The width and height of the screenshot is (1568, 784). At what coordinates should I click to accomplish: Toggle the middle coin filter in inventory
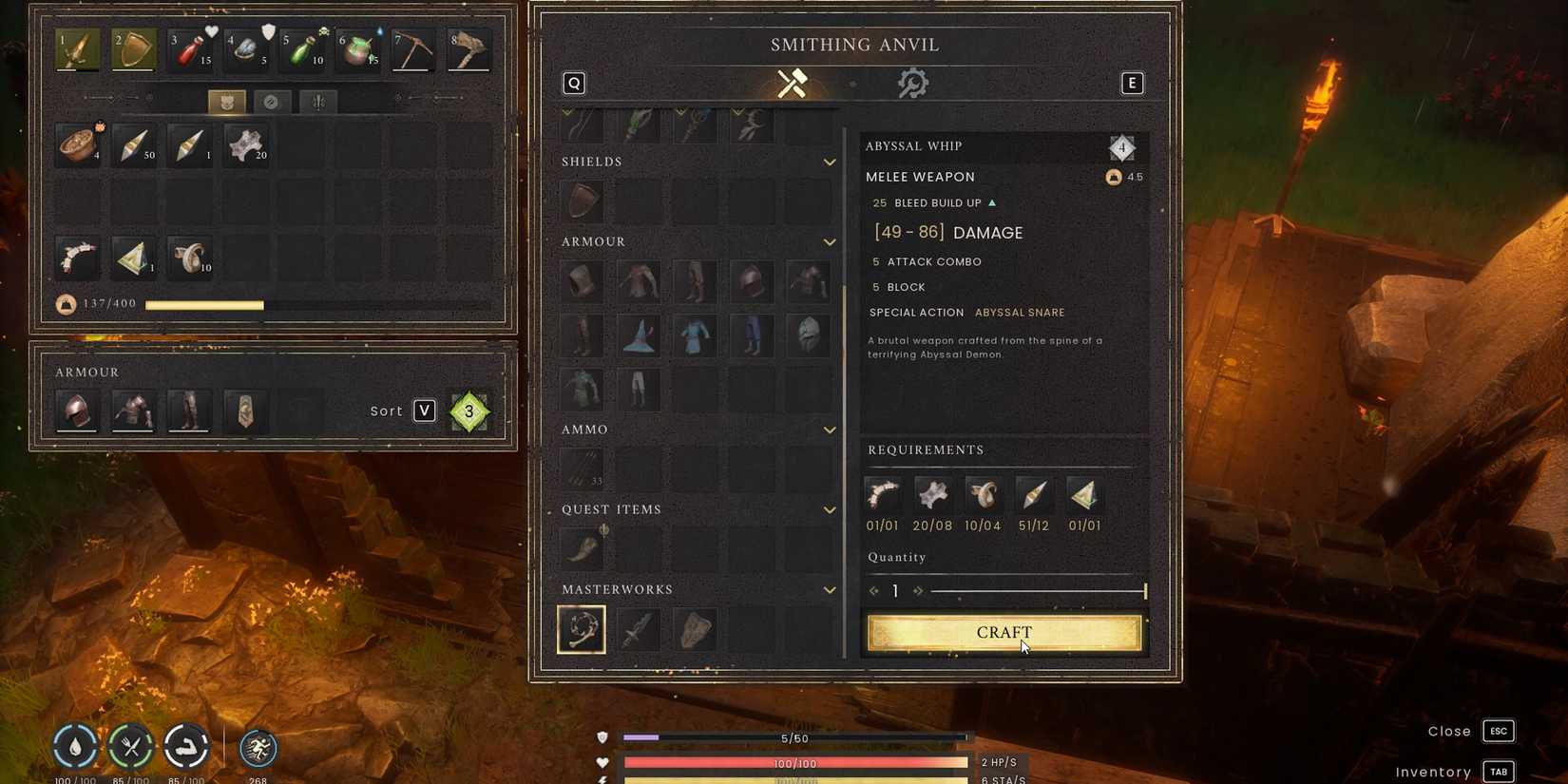tap(272, 102)
